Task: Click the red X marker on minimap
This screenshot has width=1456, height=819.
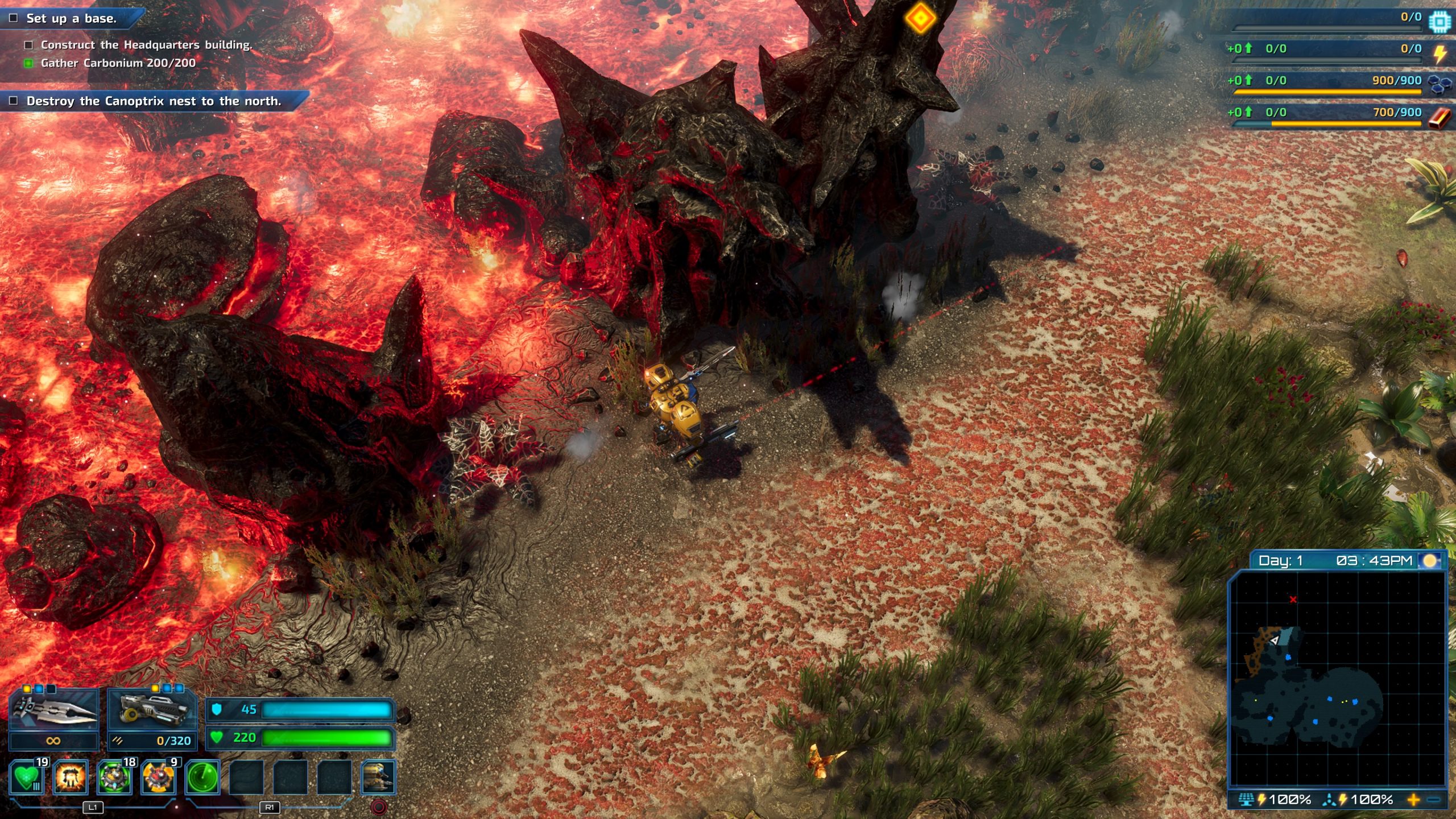Action: click(x=1293, y=599)
